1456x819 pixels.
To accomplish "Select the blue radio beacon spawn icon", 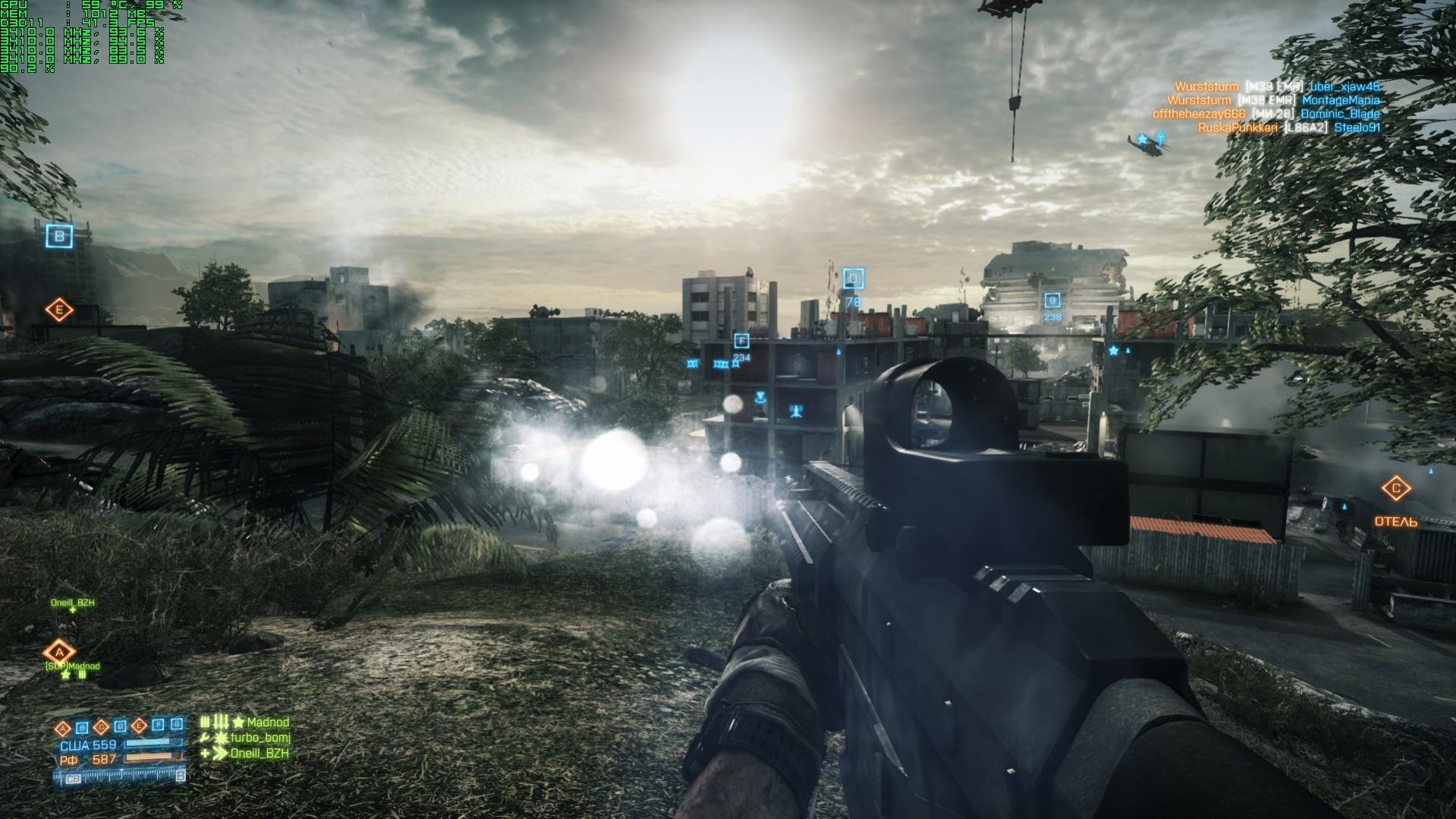I will 796,412.
